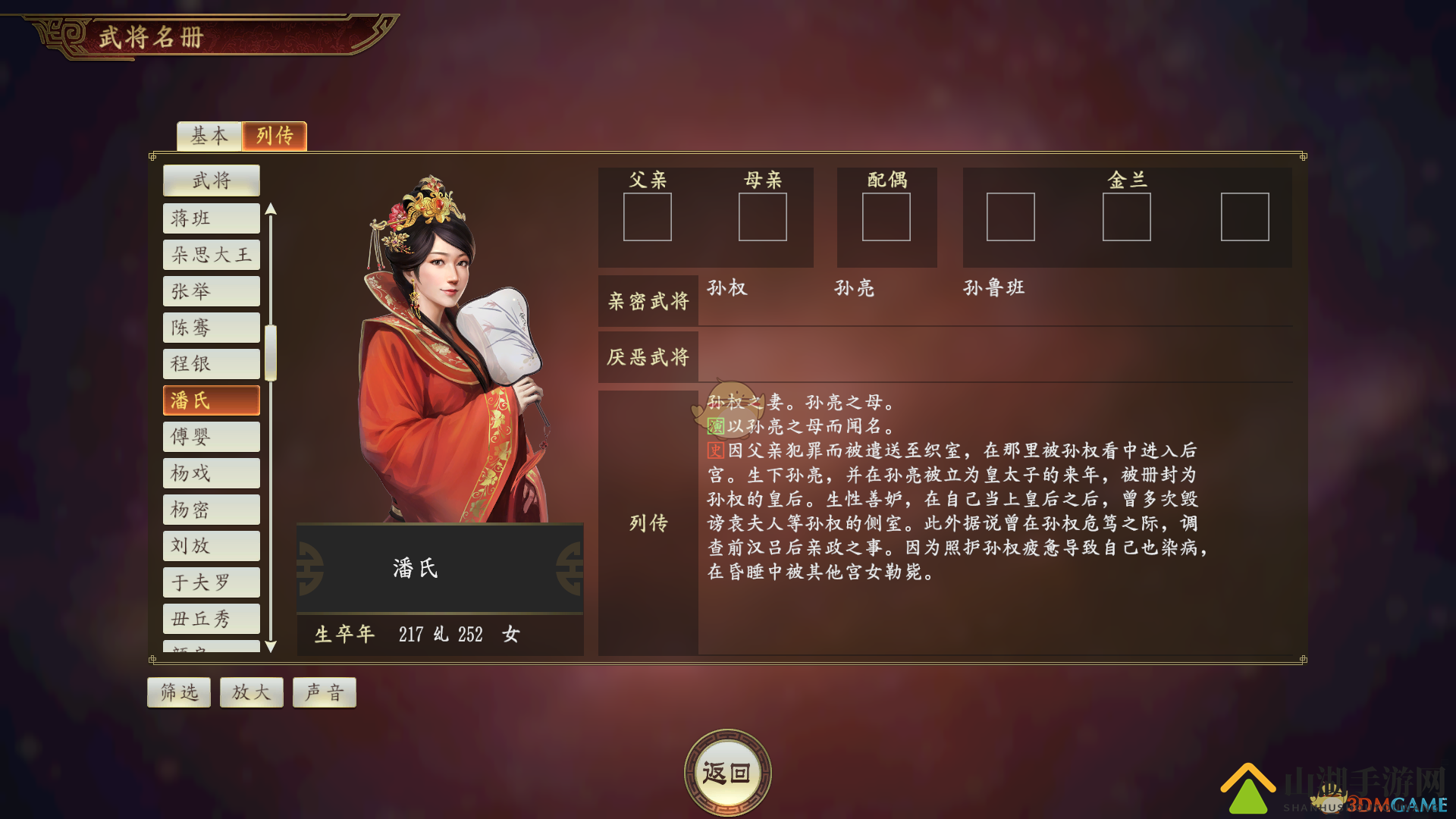The height and width of the screenshot is (819, 1456).
Task: Open the entry for 陈骞
Action: [x=212, y=328]
